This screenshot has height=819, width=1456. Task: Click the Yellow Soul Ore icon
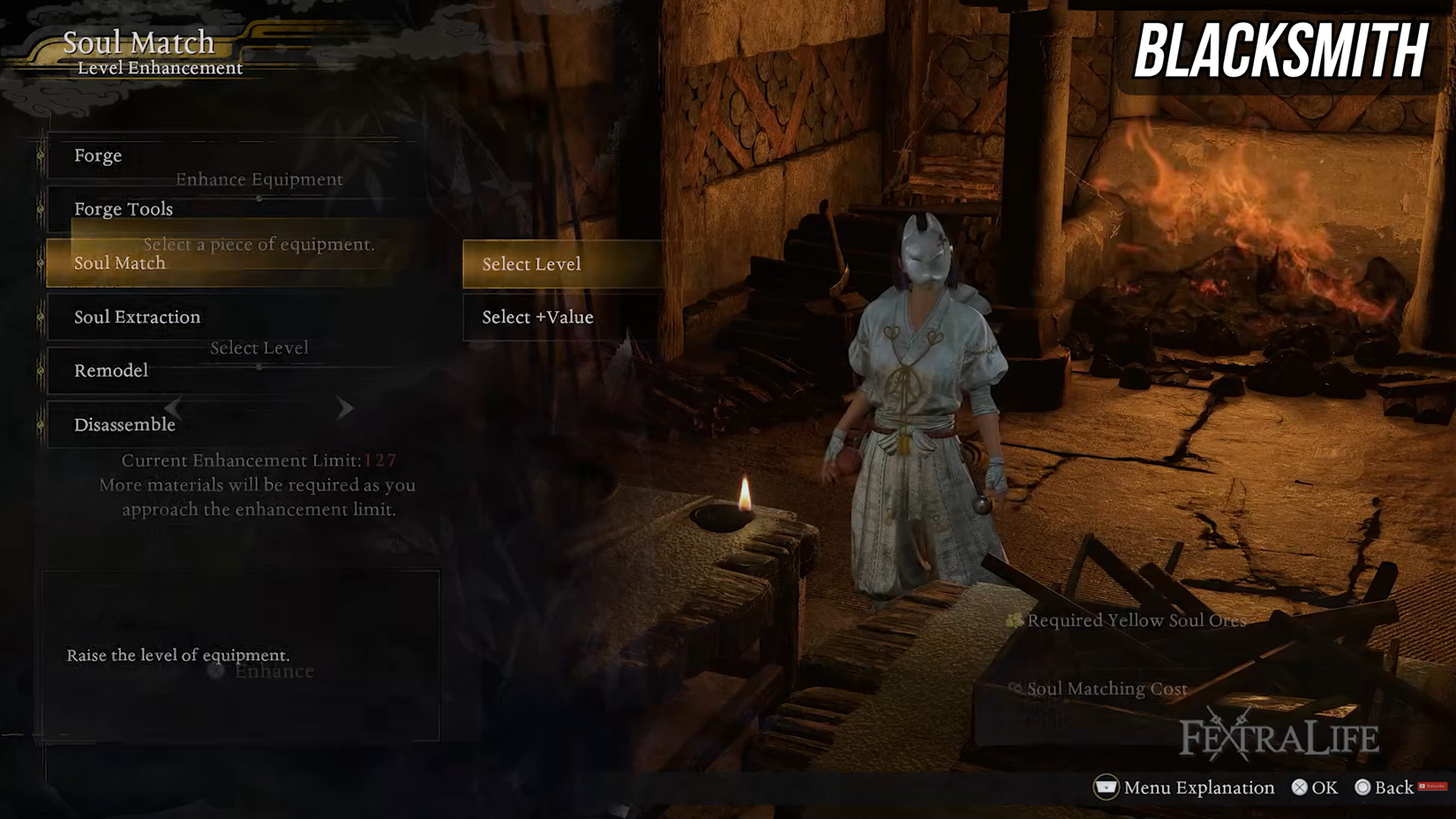coord(1015,620)
